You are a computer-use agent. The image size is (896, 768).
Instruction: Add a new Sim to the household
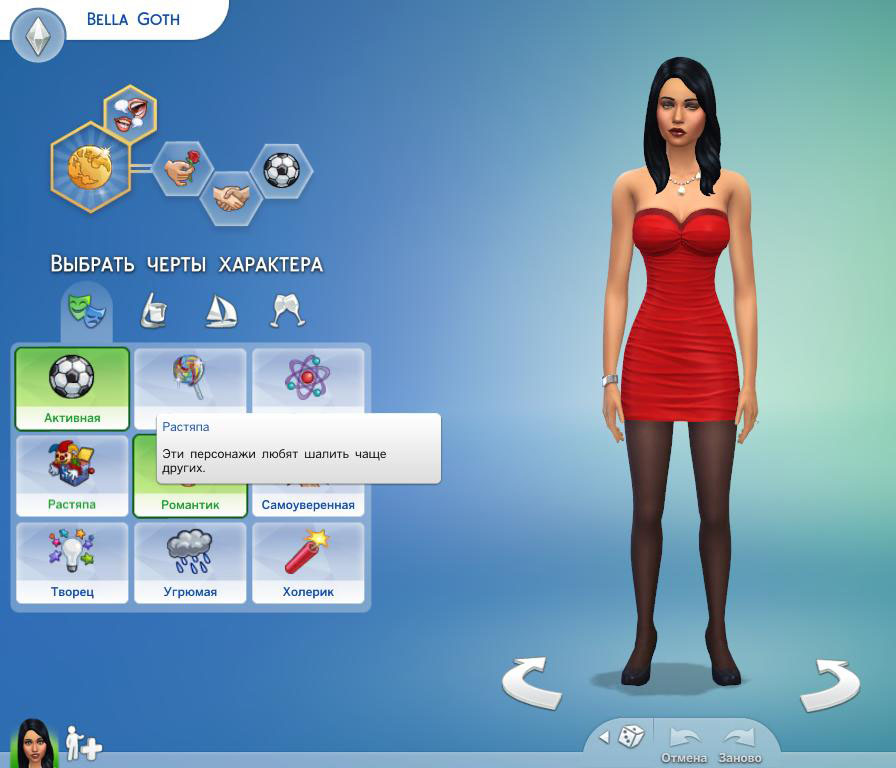coord(83,744)
